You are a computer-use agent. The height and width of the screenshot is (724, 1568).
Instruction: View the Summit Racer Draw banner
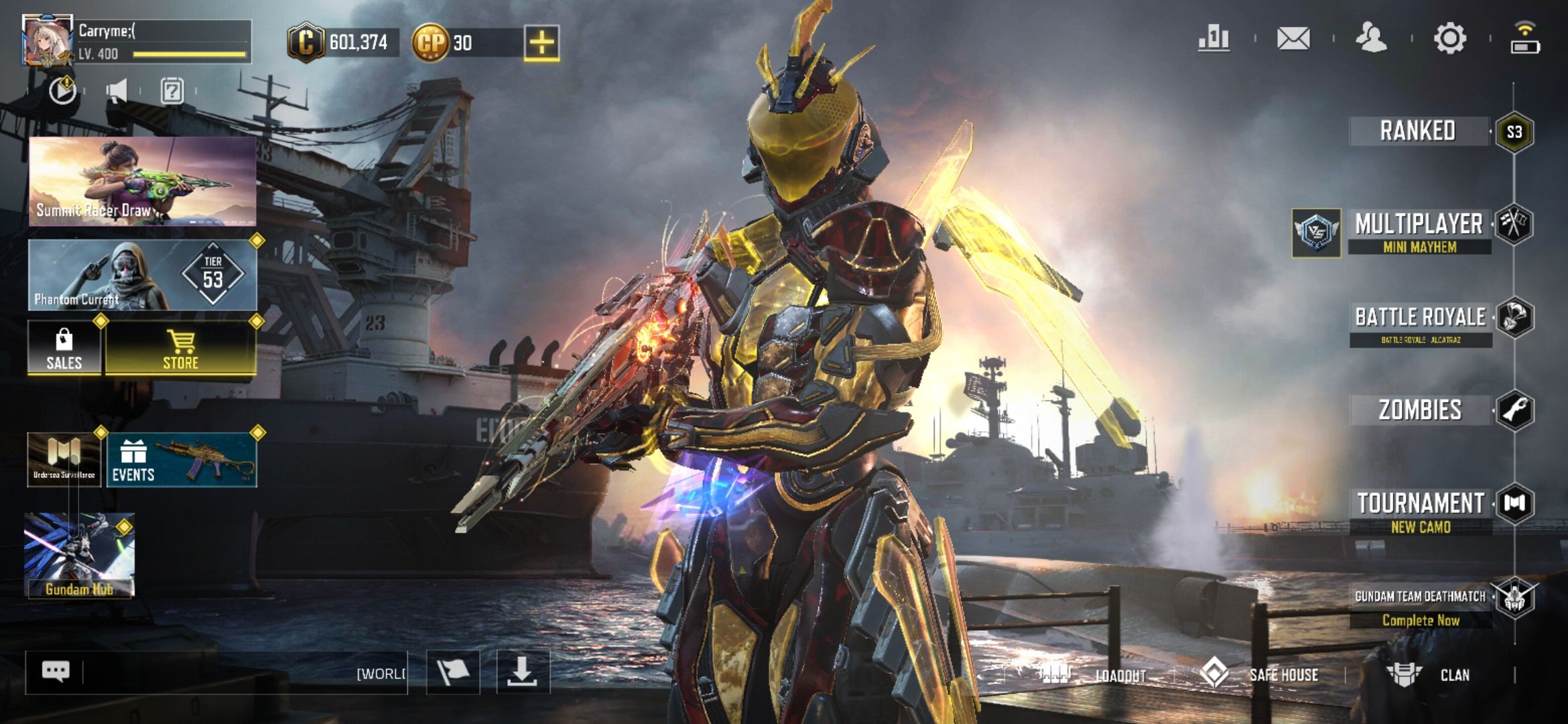coord(142,181)
